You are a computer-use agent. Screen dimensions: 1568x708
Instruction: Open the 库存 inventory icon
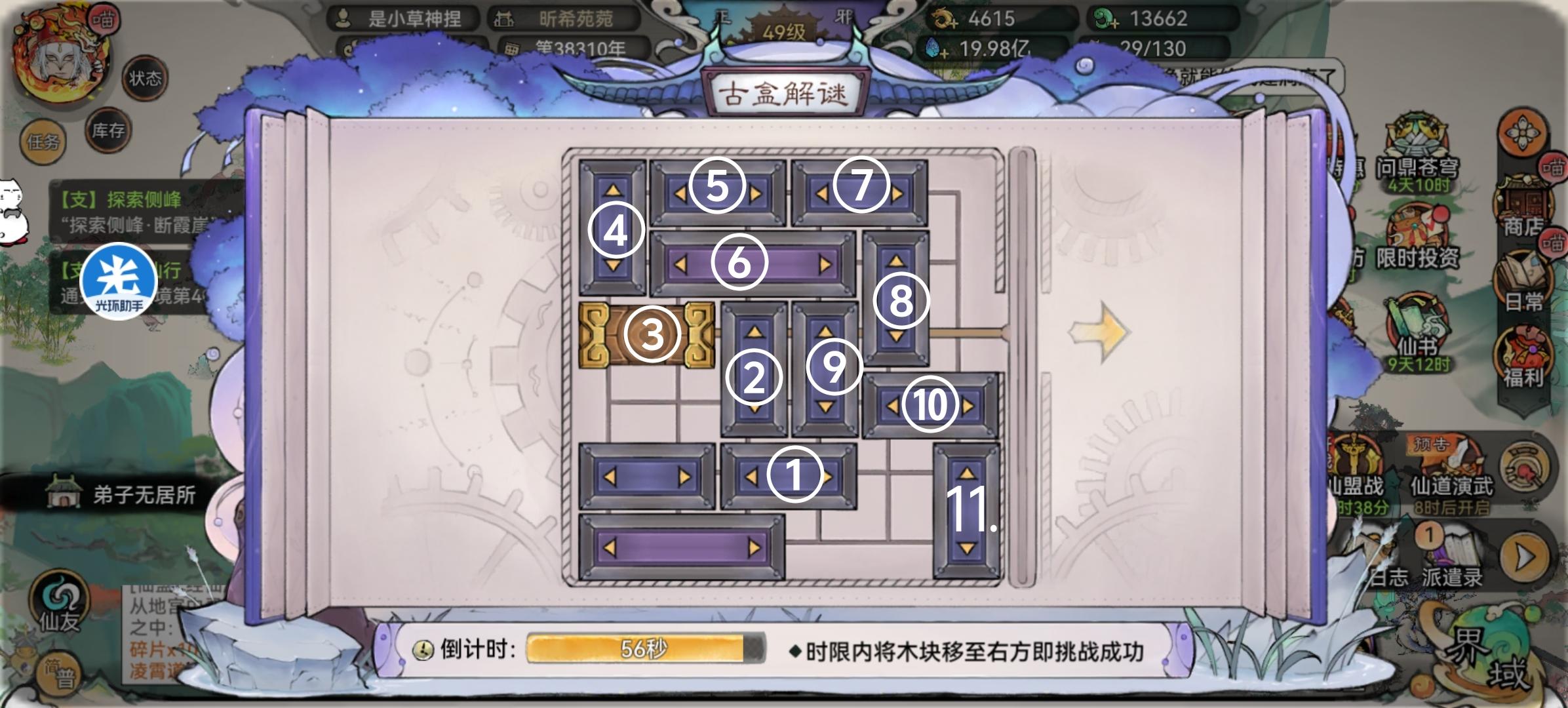[x=106, y=131]
